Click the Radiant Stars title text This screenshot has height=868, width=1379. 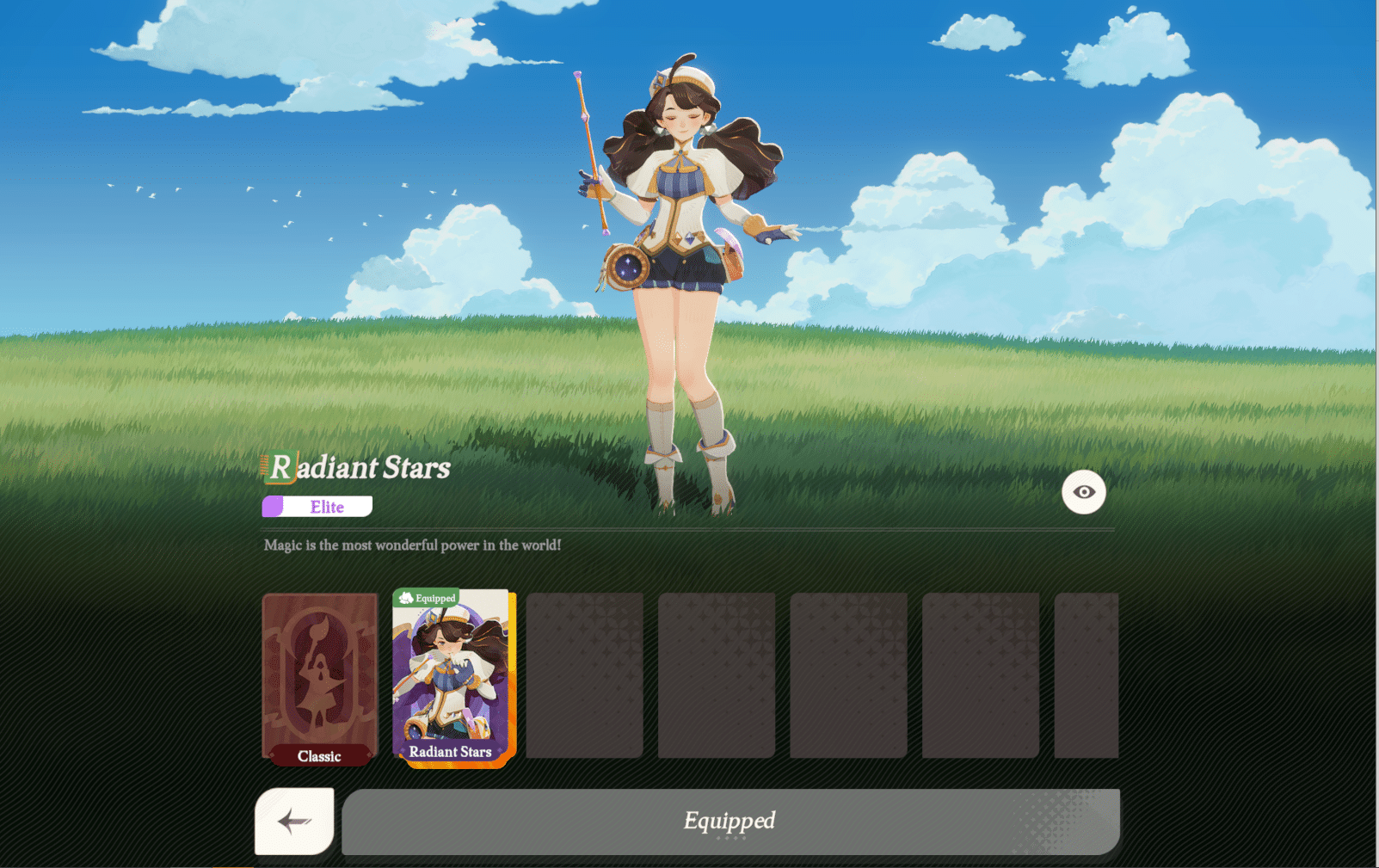361,468
